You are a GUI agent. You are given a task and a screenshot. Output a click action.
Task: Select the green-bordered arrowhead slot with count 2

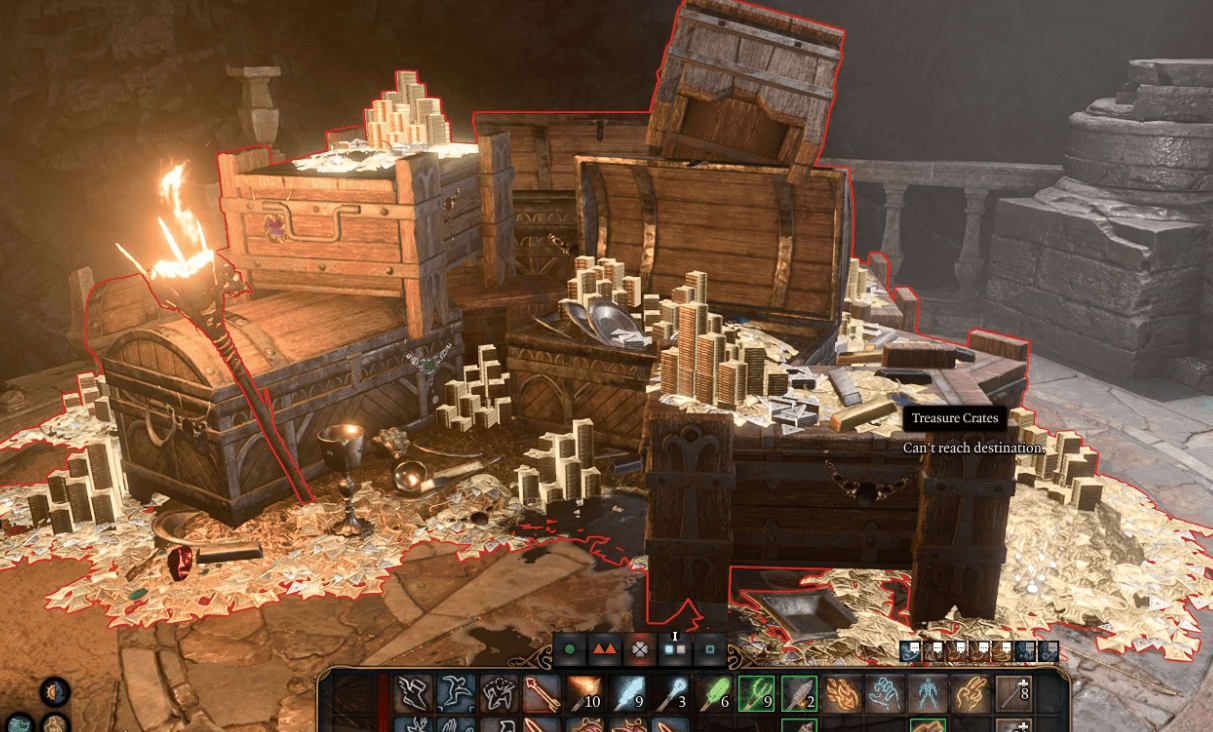[800, 693]
